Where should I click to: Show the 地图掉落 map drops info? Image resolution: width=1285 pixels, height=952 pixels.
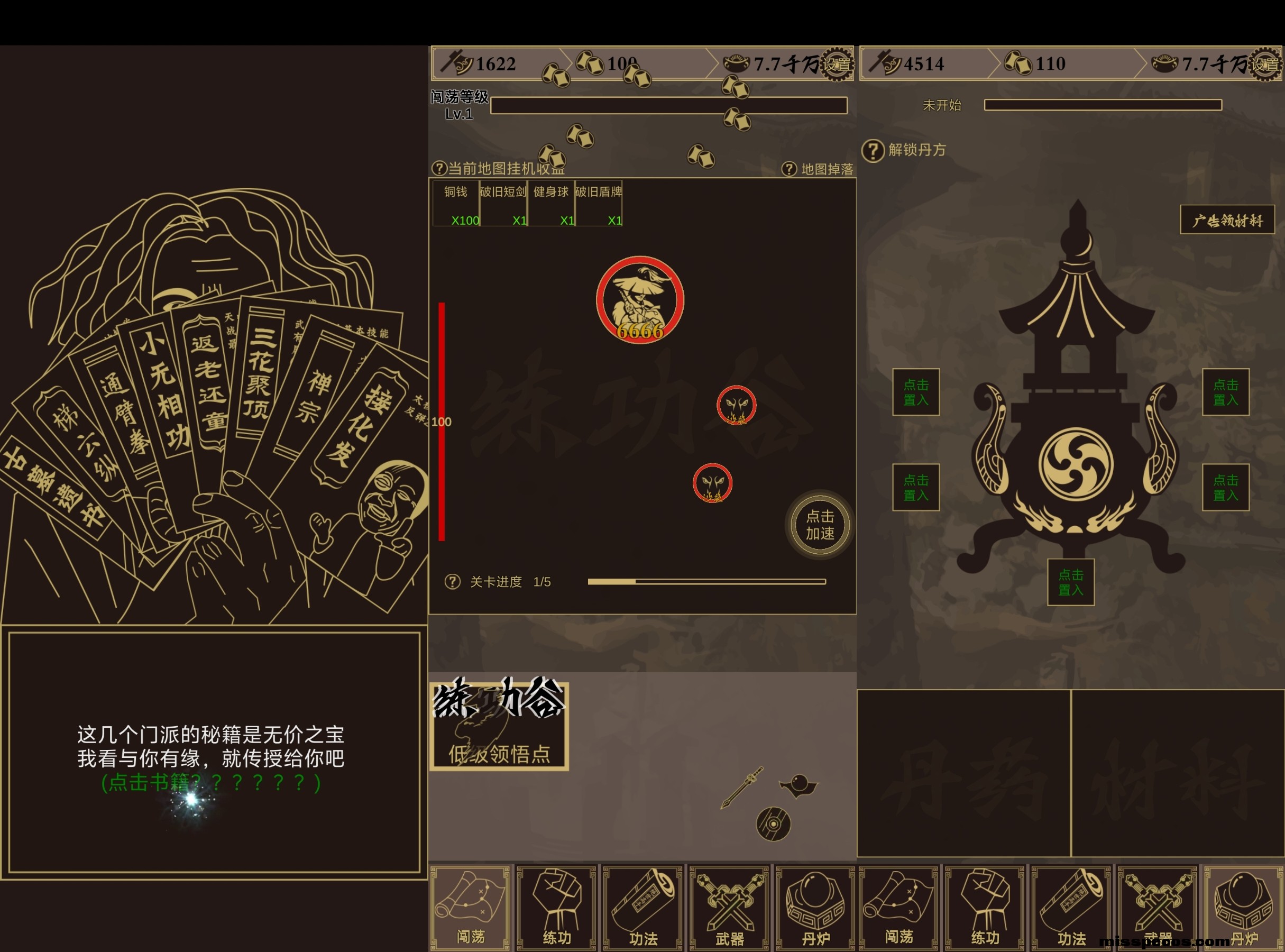click(x=790, y=169)
